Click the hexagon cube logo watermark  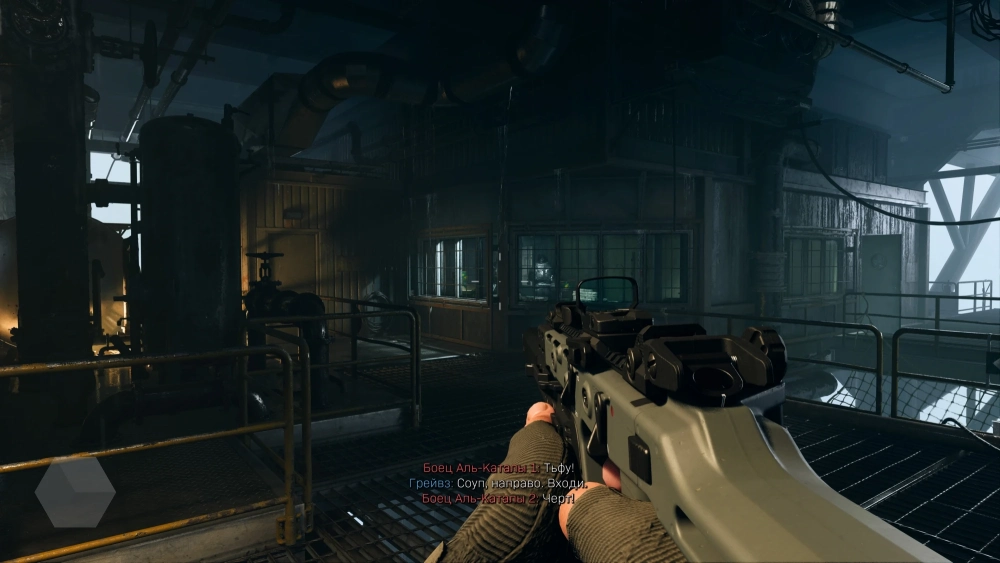tap(75, 492)
